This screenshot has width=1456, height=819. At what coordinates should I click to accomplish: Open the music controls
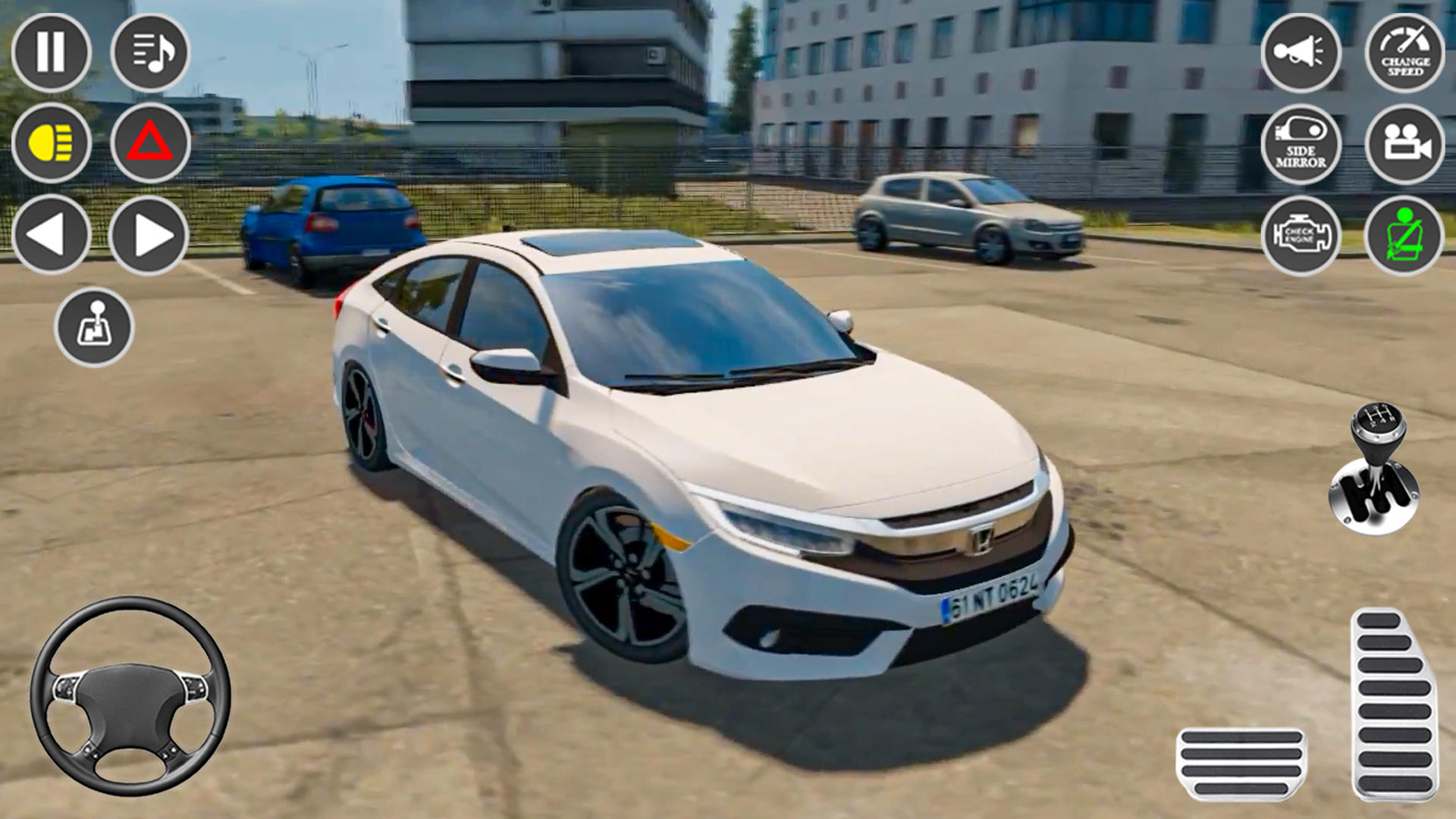pyautogui.click(x=151, y=53)
